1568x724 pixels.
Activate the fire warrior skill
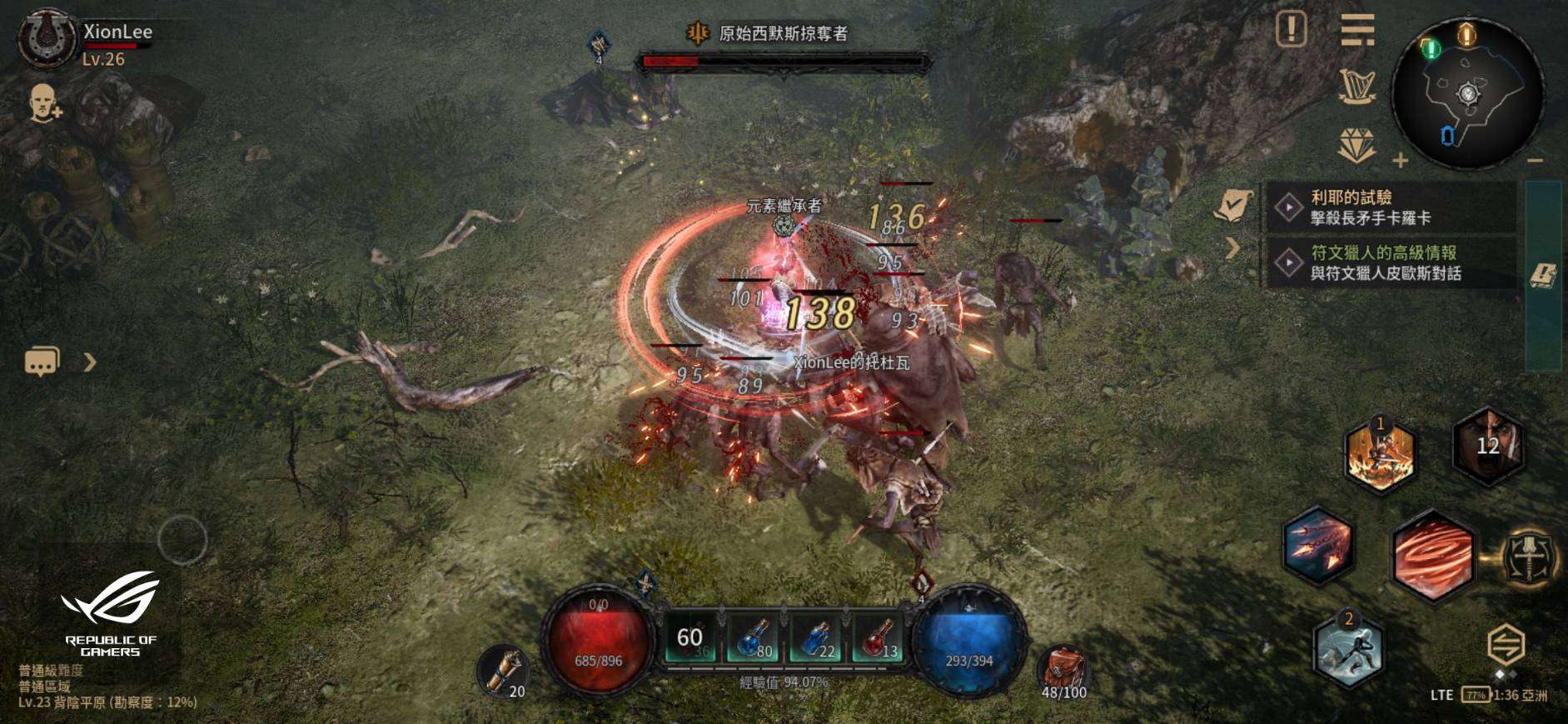[1380, 456]
